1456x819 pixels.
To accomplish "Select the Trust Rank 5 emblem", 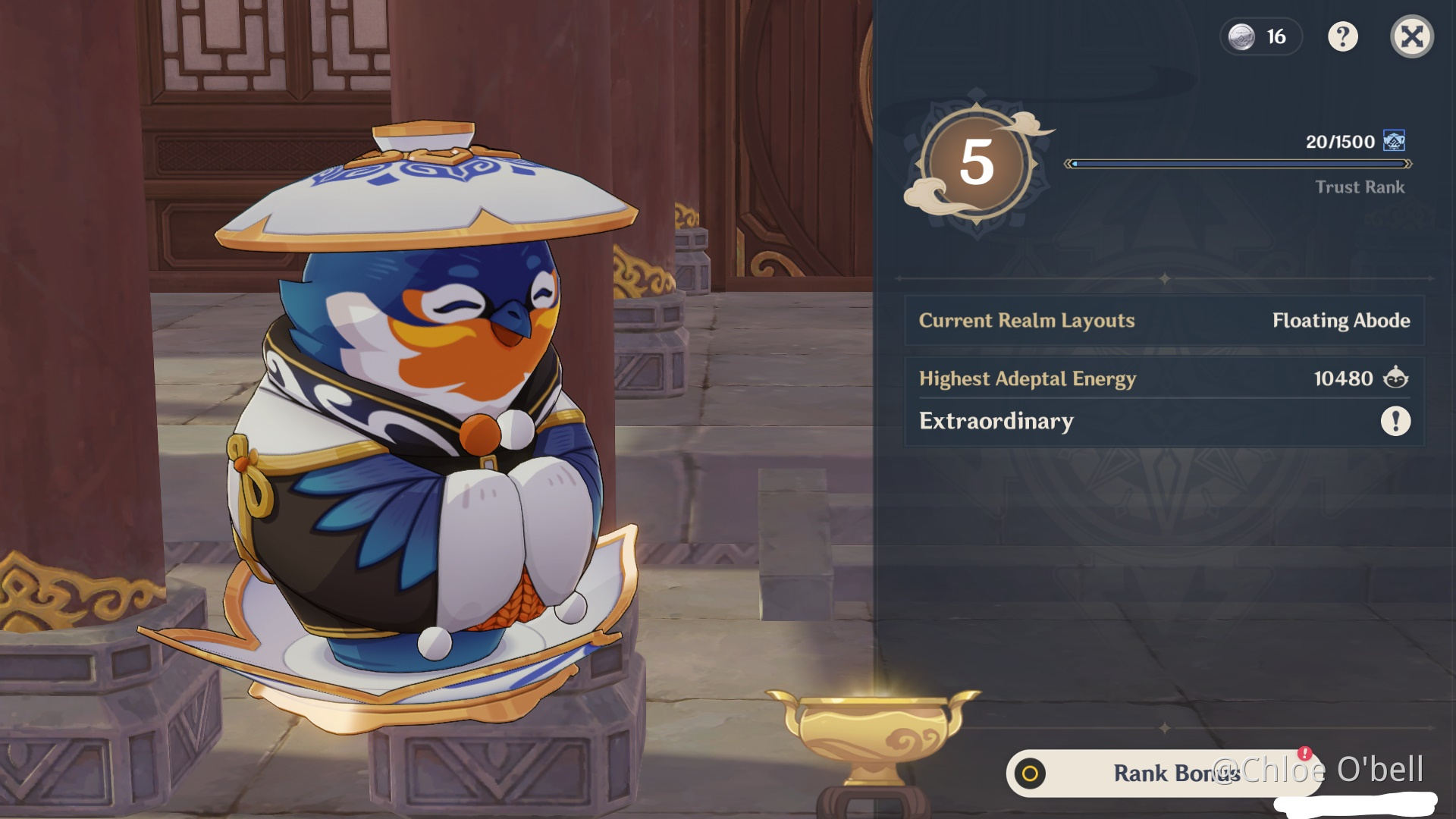I will coord(978,163).
